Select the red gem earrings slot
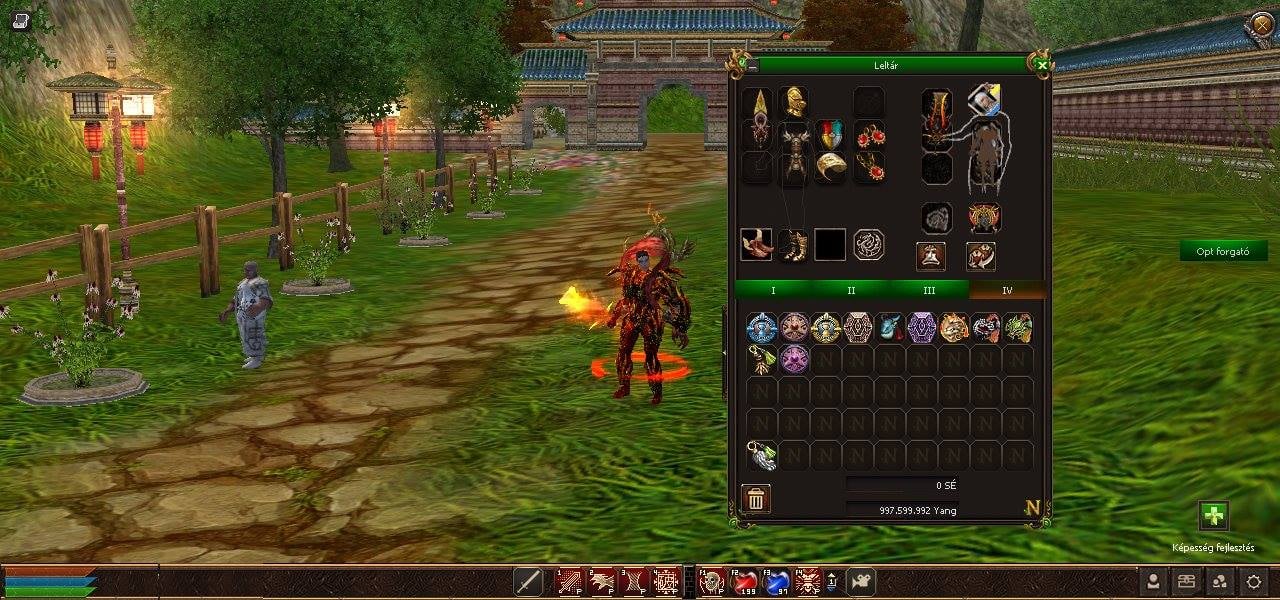Screen dimensions: 1280x600 point(870,135)
